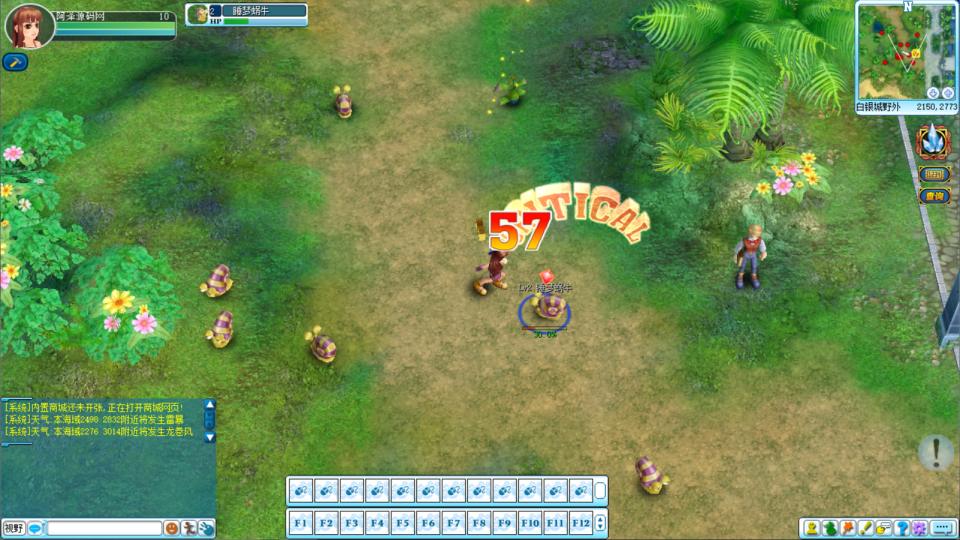Click the blue crystal icon
Screen dimensions: 960x540
click(x=934, y=141)
